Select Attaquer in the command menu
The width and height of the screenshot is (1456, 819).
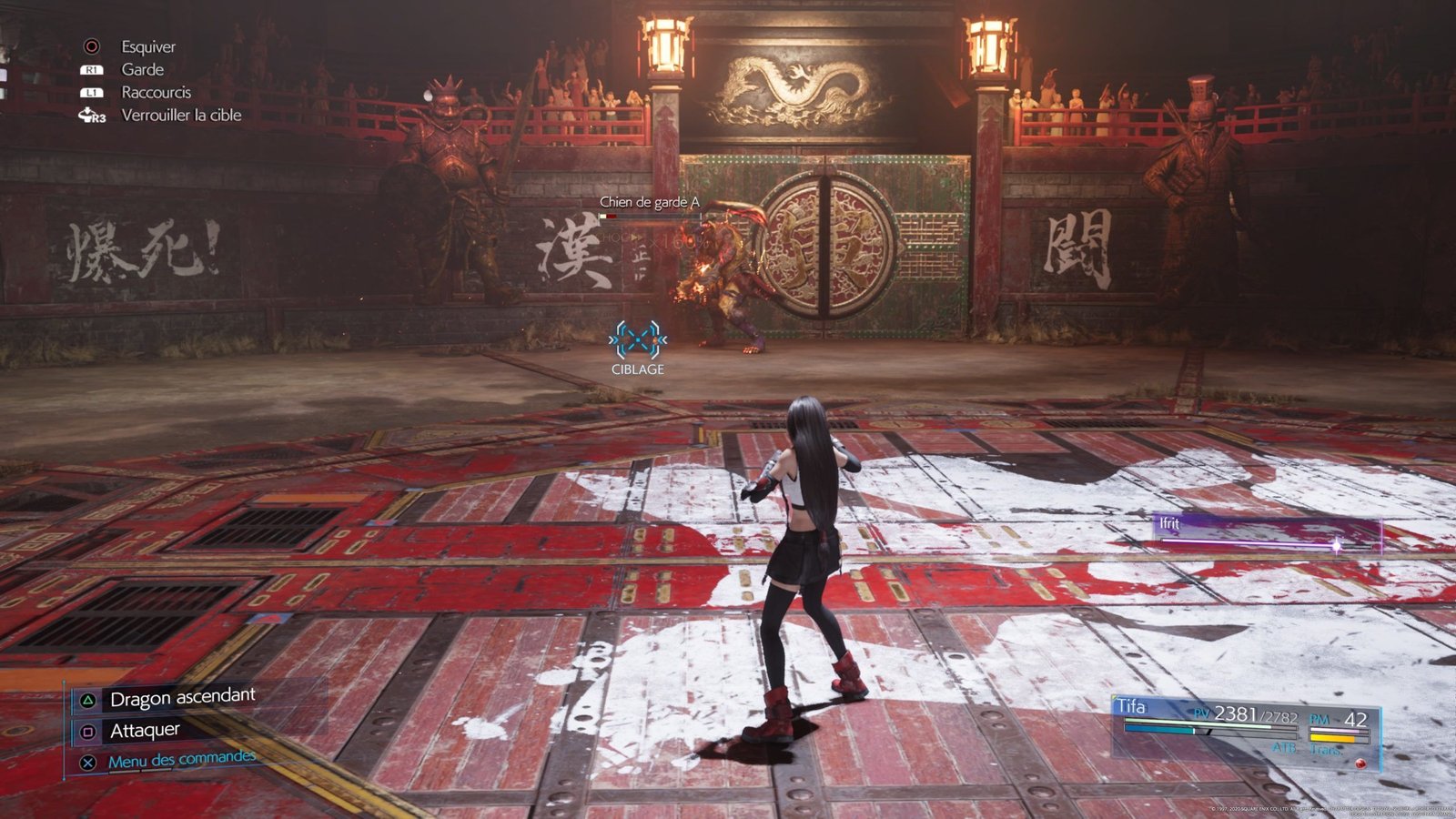[144, 730]
